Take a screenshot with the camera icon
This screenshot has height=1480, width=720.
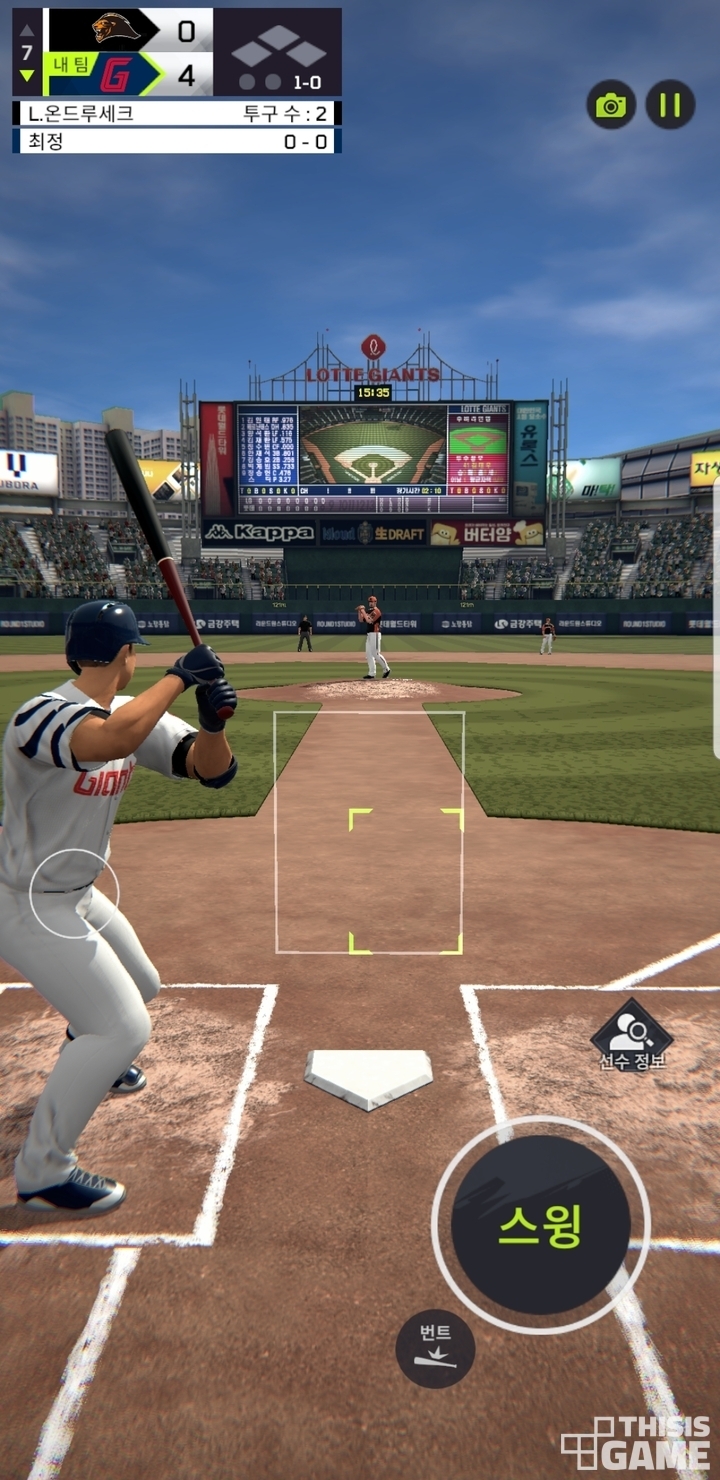611,104
